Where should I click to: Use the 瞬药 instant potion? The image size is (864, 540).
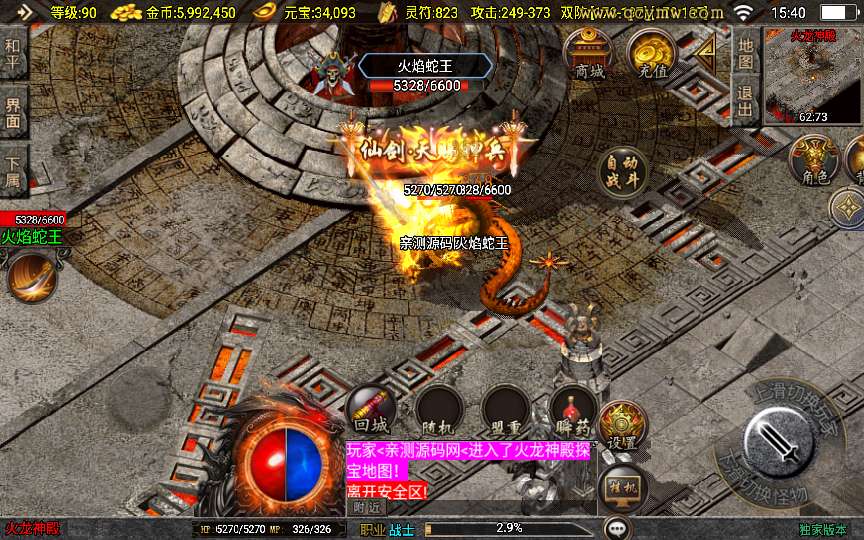click(x=573, y=409)
